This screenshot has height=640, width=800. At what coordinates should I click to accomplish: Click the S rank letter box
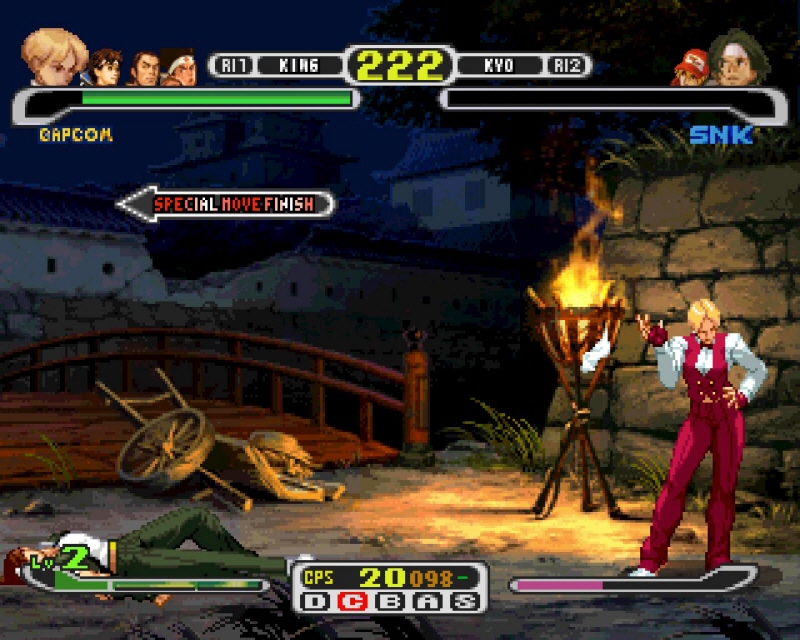[x=462, y=602]
